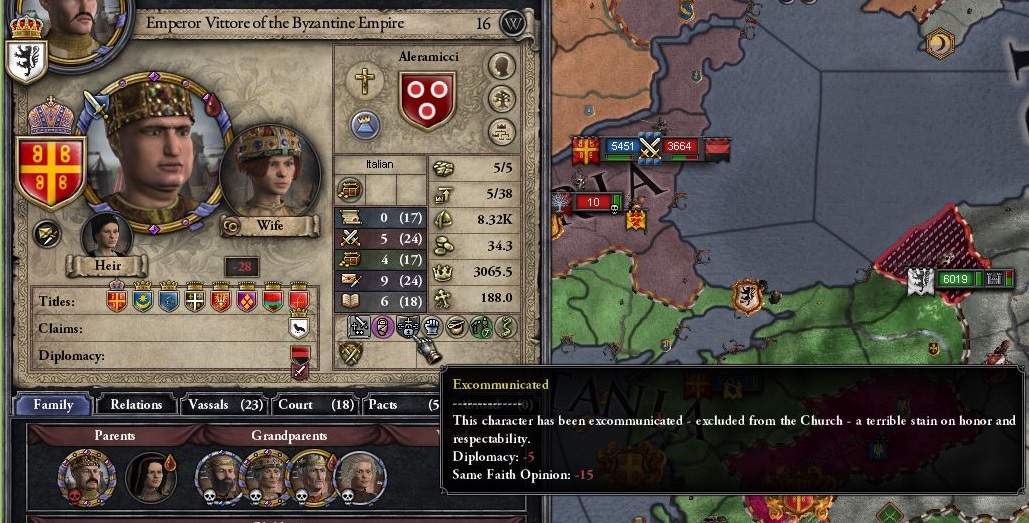Select the army stack showing 6019 troops
This screenshot has width=1029, height=523.
[956, 279]
